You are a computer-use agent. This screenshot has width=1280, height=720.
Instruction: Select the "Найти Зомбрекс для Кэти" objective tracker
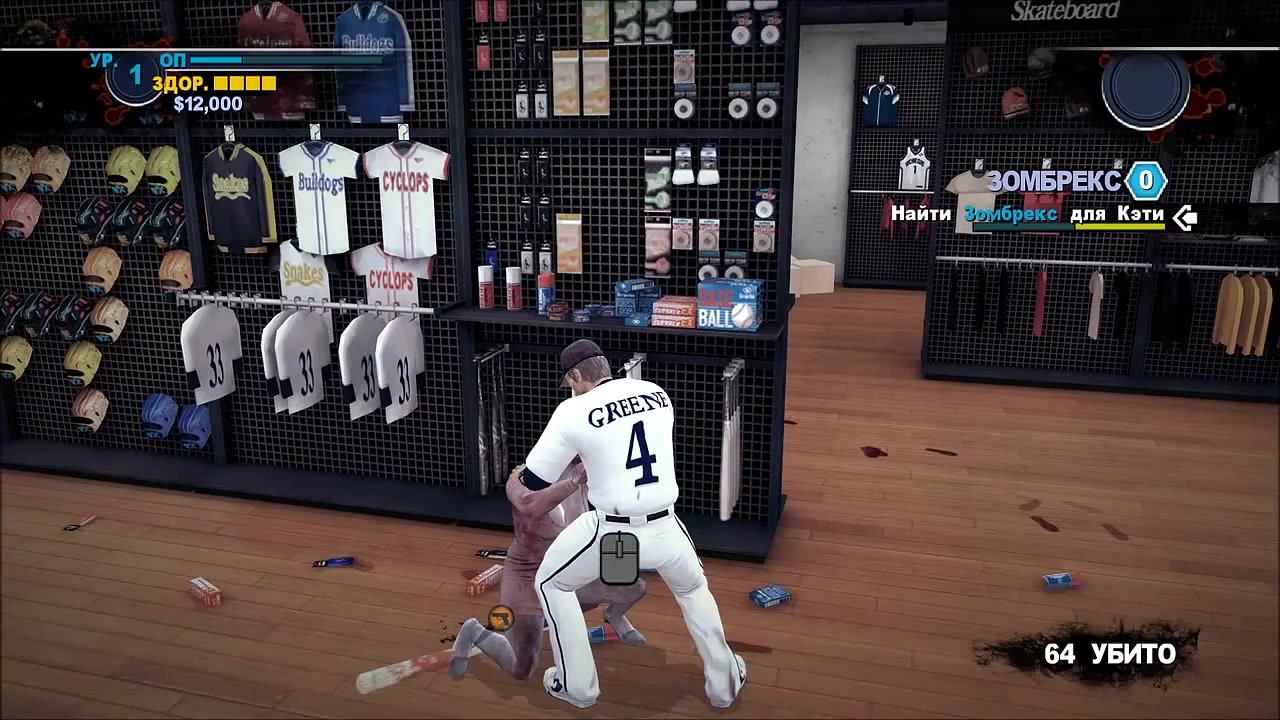[x=1028, y=214]
